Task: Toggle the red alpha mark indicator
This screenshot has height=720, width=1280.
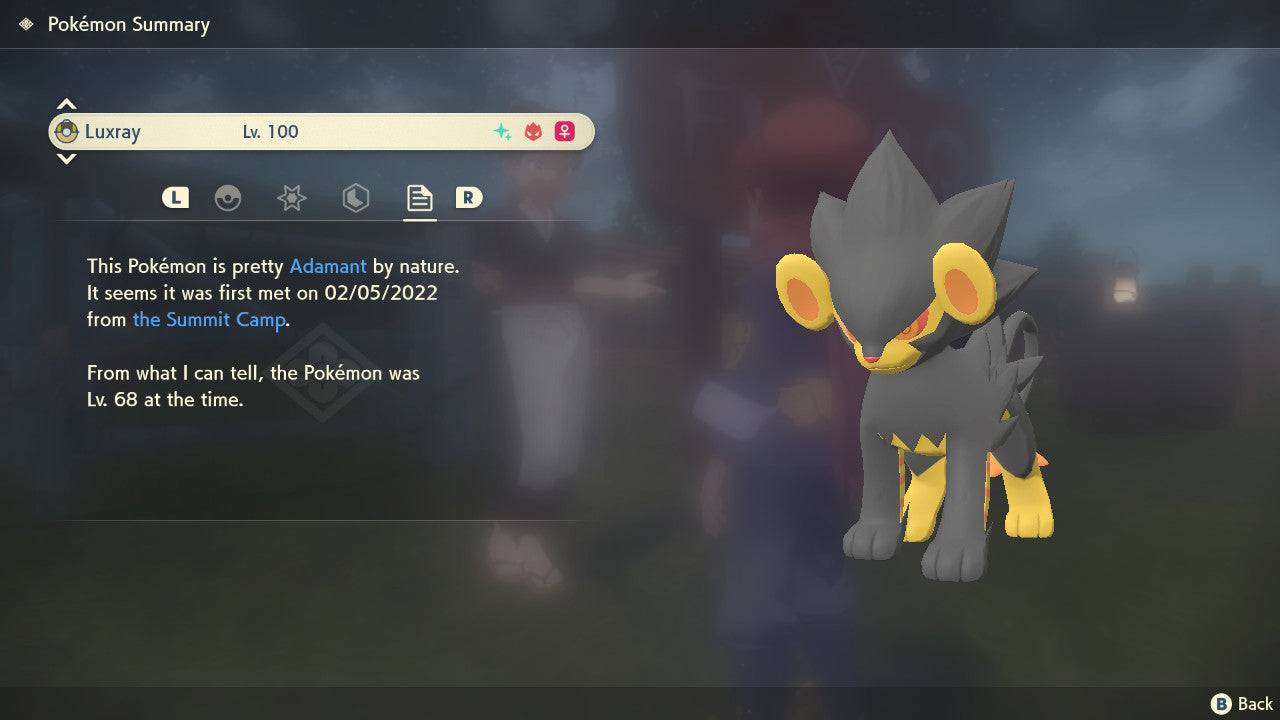Action: [x=533, y=131]
